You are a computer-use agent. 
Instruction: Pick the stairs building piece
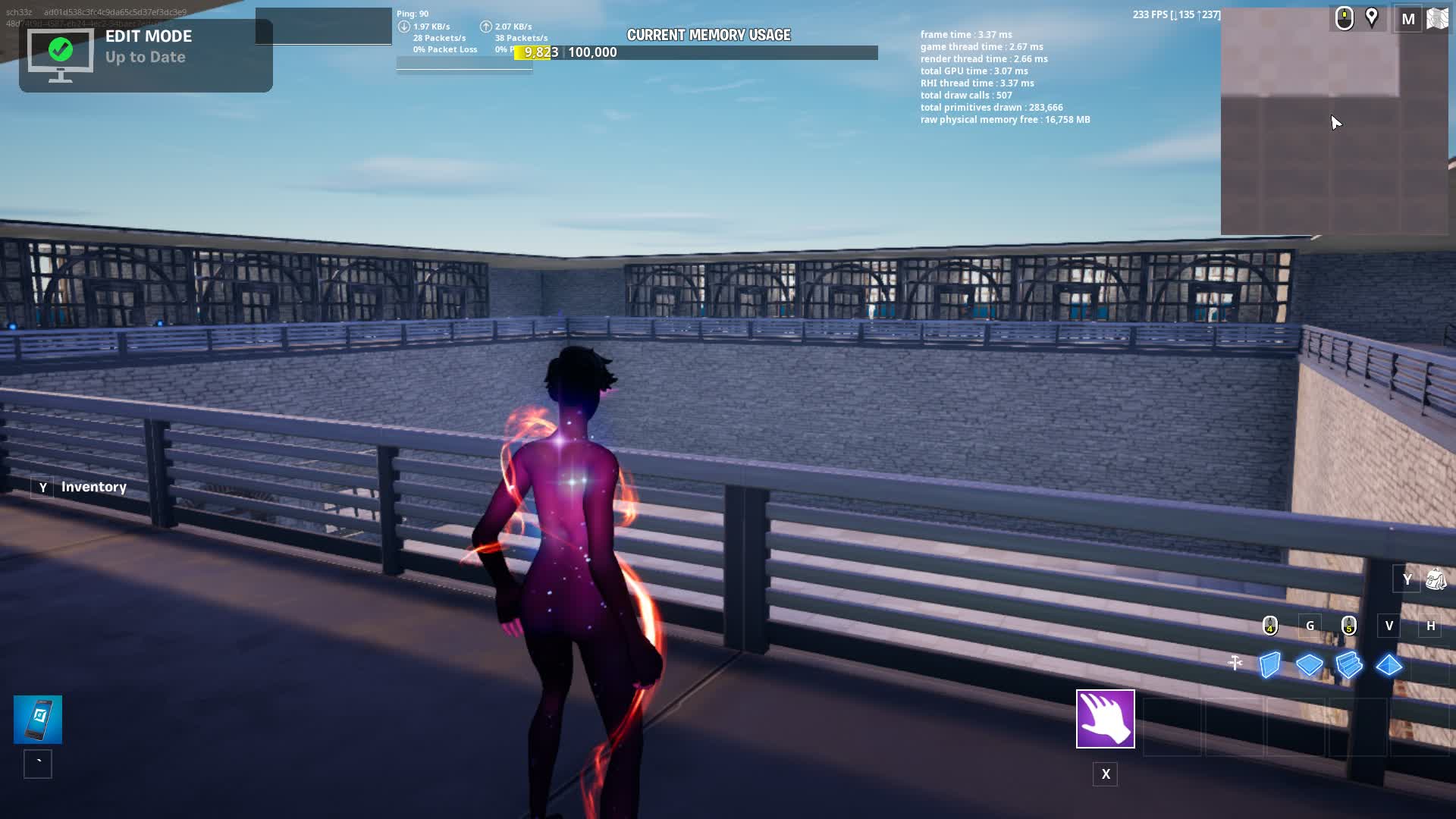click(x=1349, y=665)
